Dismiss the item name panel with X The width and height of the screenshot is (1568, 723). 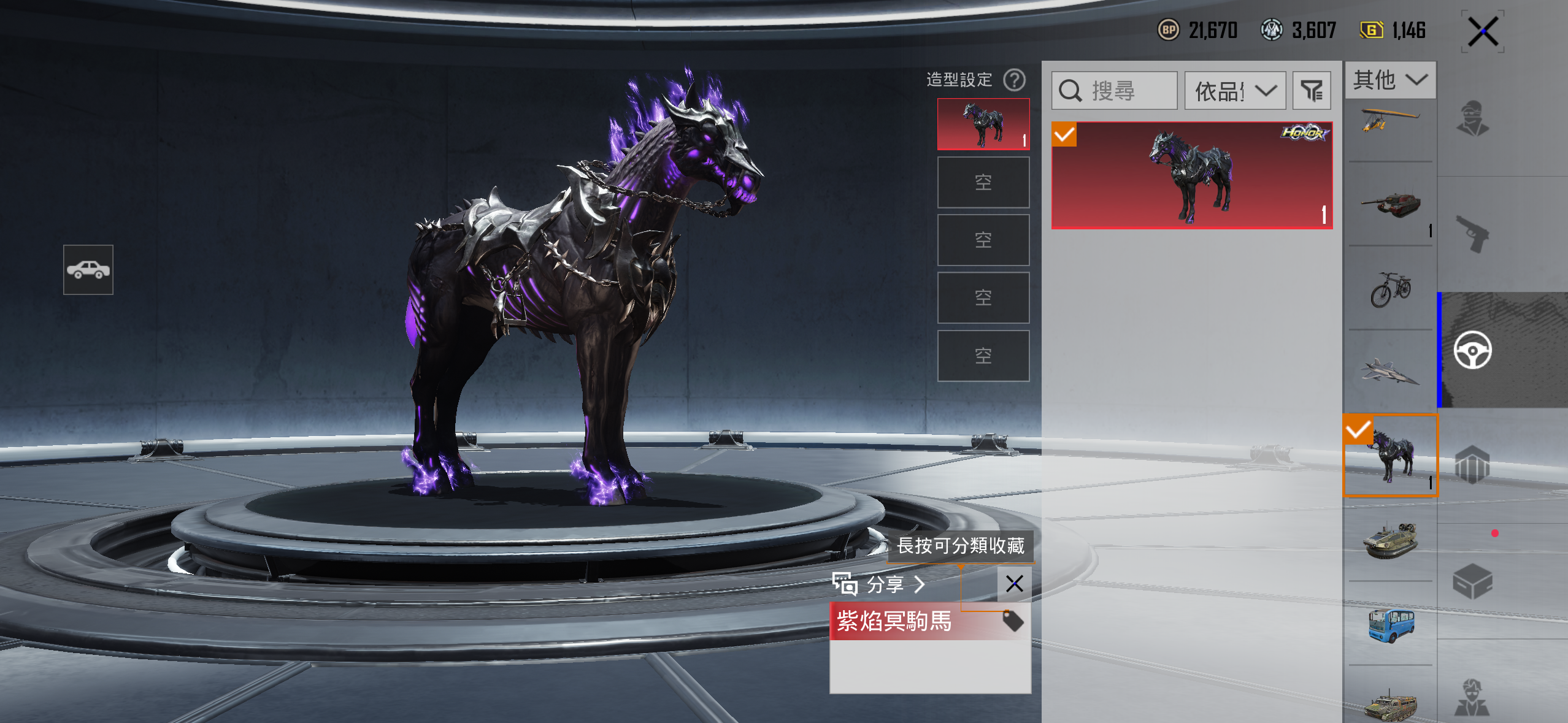1014,584
